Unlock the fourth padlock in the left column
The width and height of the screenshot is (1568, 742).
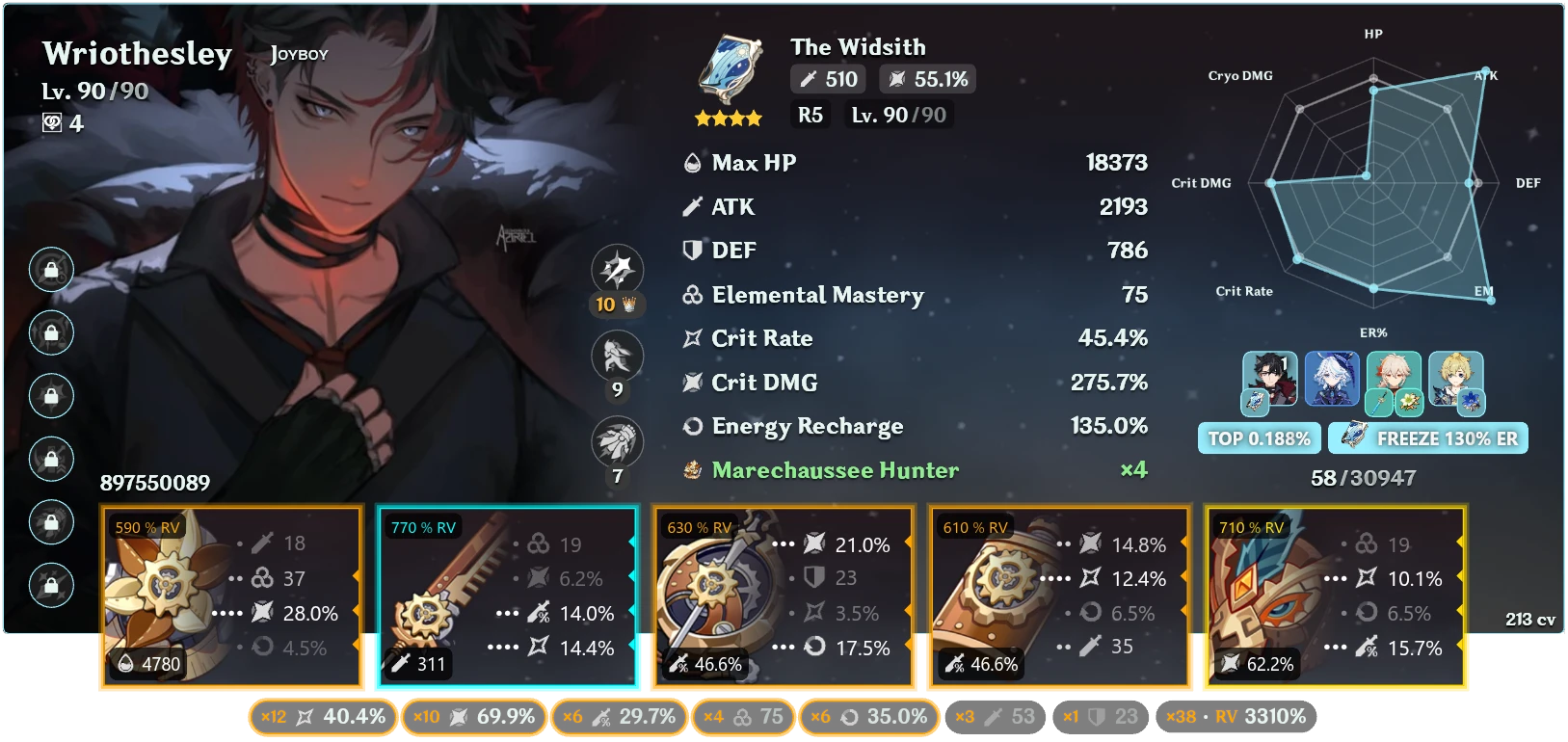pos(52,459)
